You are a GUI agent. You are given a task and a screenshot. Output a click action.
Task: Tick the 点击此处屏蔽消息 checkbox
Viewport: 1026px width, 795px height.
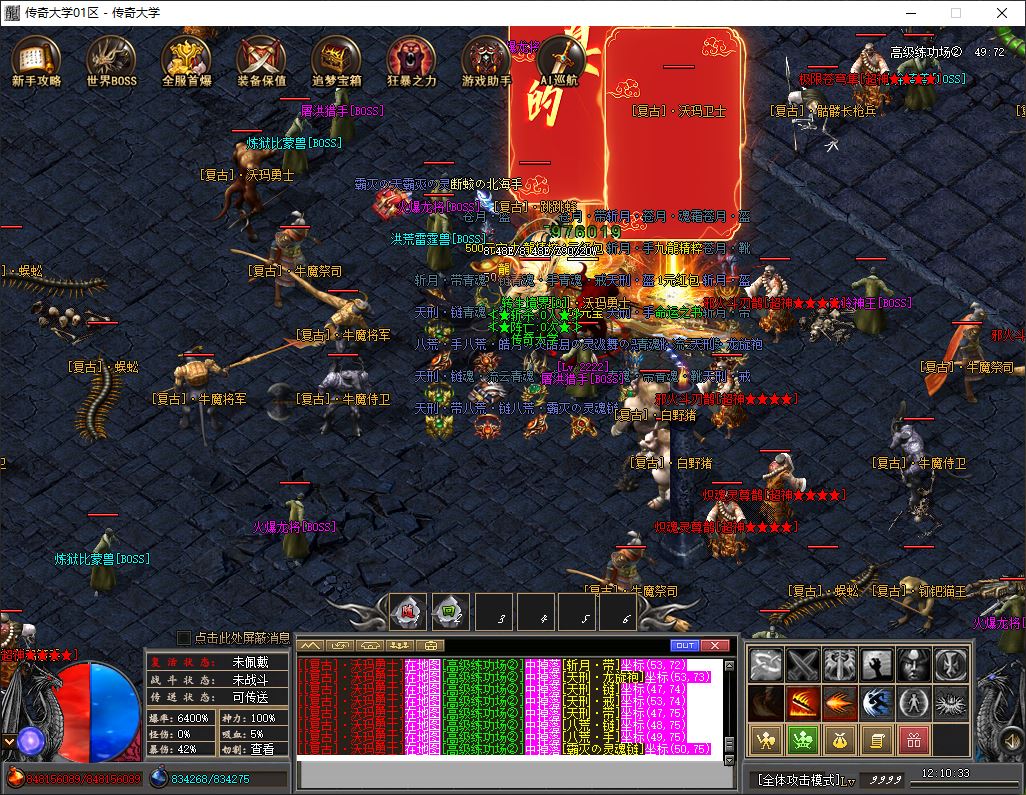(184, 638)
